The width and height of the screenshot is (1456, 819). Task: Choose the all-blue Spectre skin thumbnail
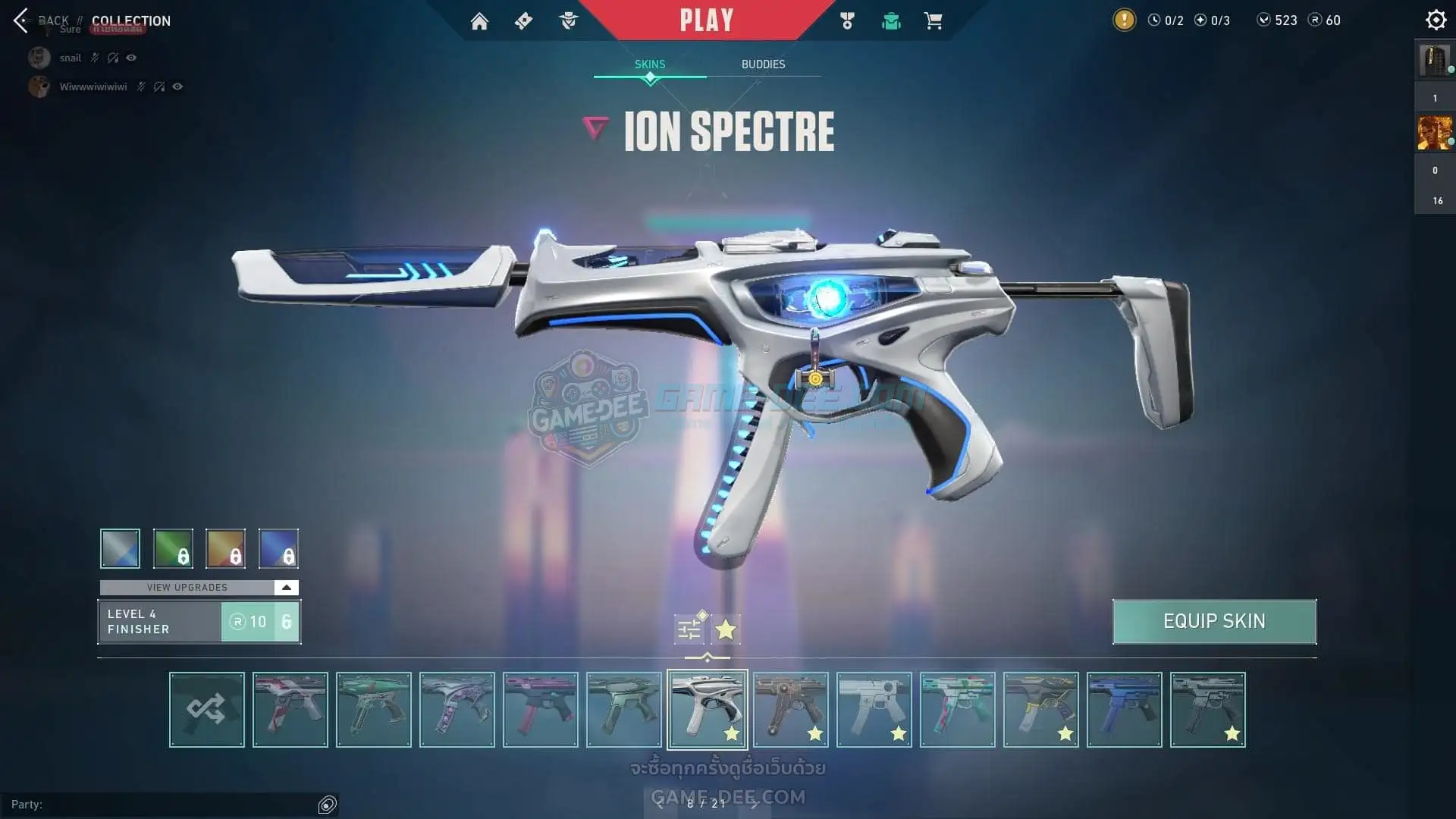coord(1124,710)
